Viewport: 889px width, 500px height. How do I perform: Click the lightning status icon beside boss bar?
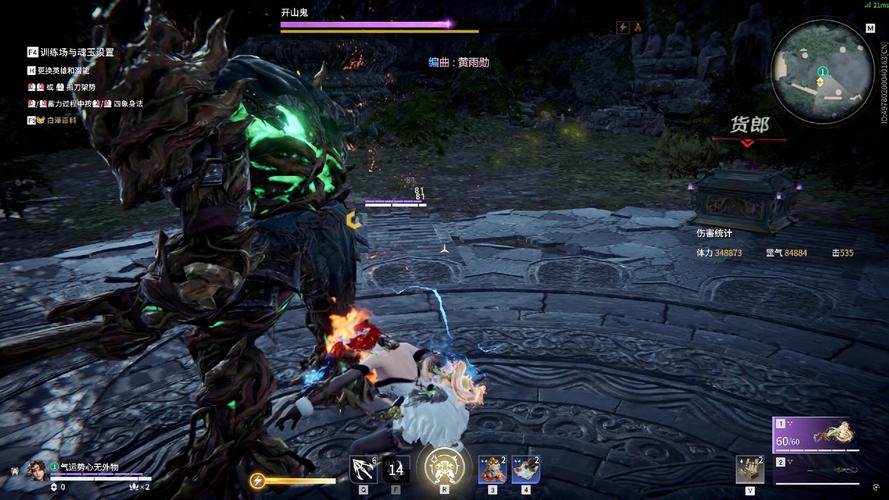tap(623, 28)
